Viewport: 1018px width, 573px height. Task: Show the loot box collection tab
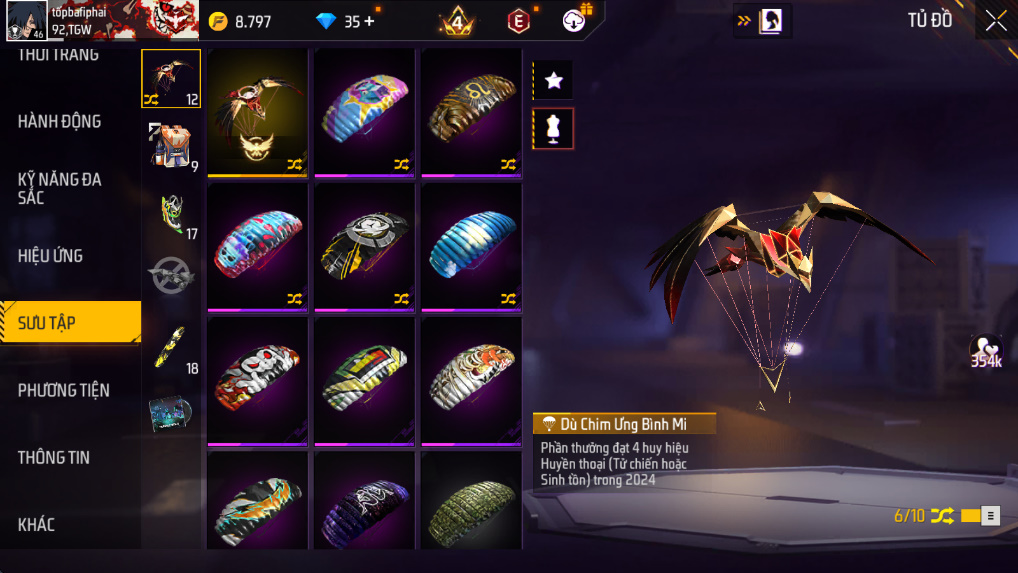click(x=170, y=413)
